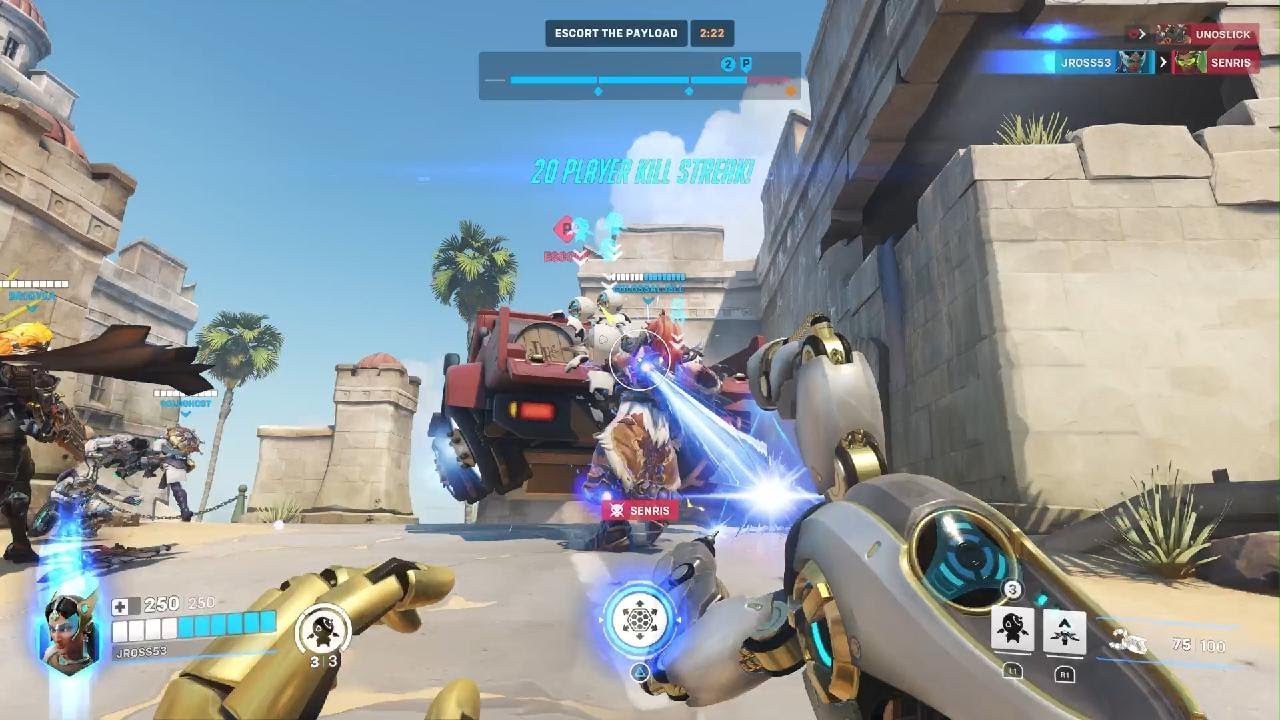Click the payload 'P' marker on the progress bar

tap(746, 63)
